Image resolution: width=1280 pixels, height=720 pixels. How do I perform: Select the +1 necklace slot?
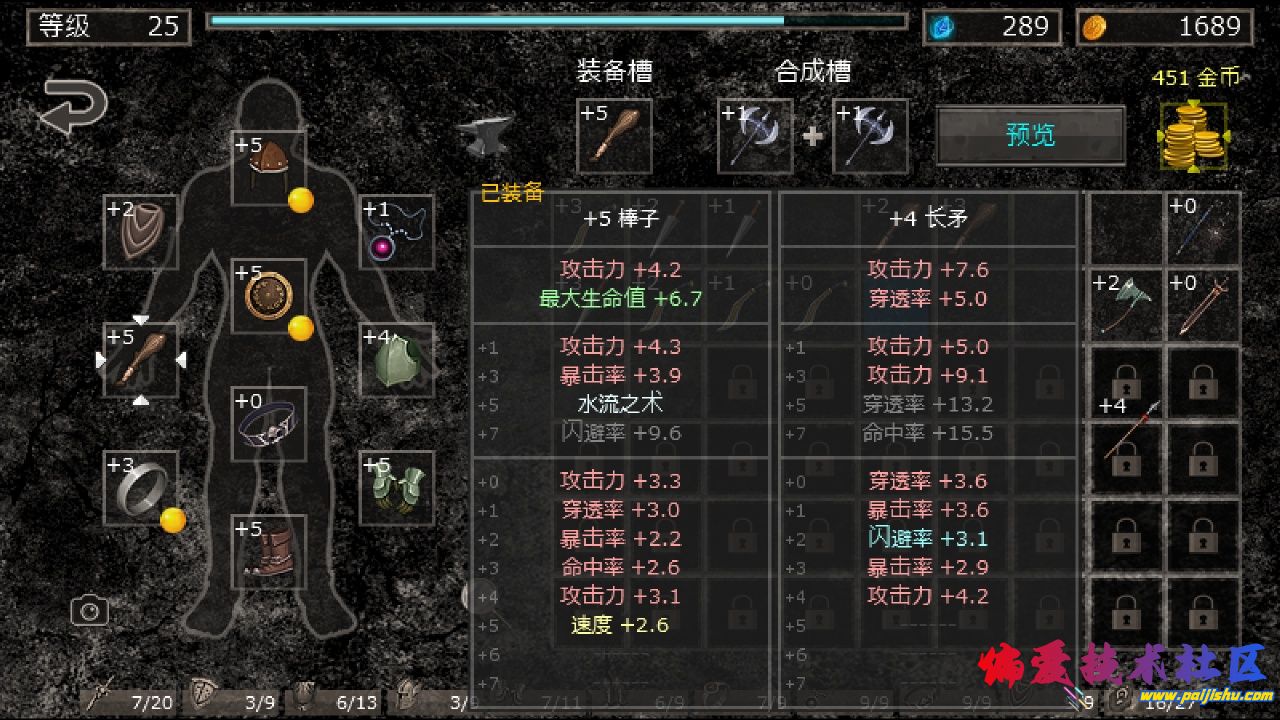click(x=397, y=232)
